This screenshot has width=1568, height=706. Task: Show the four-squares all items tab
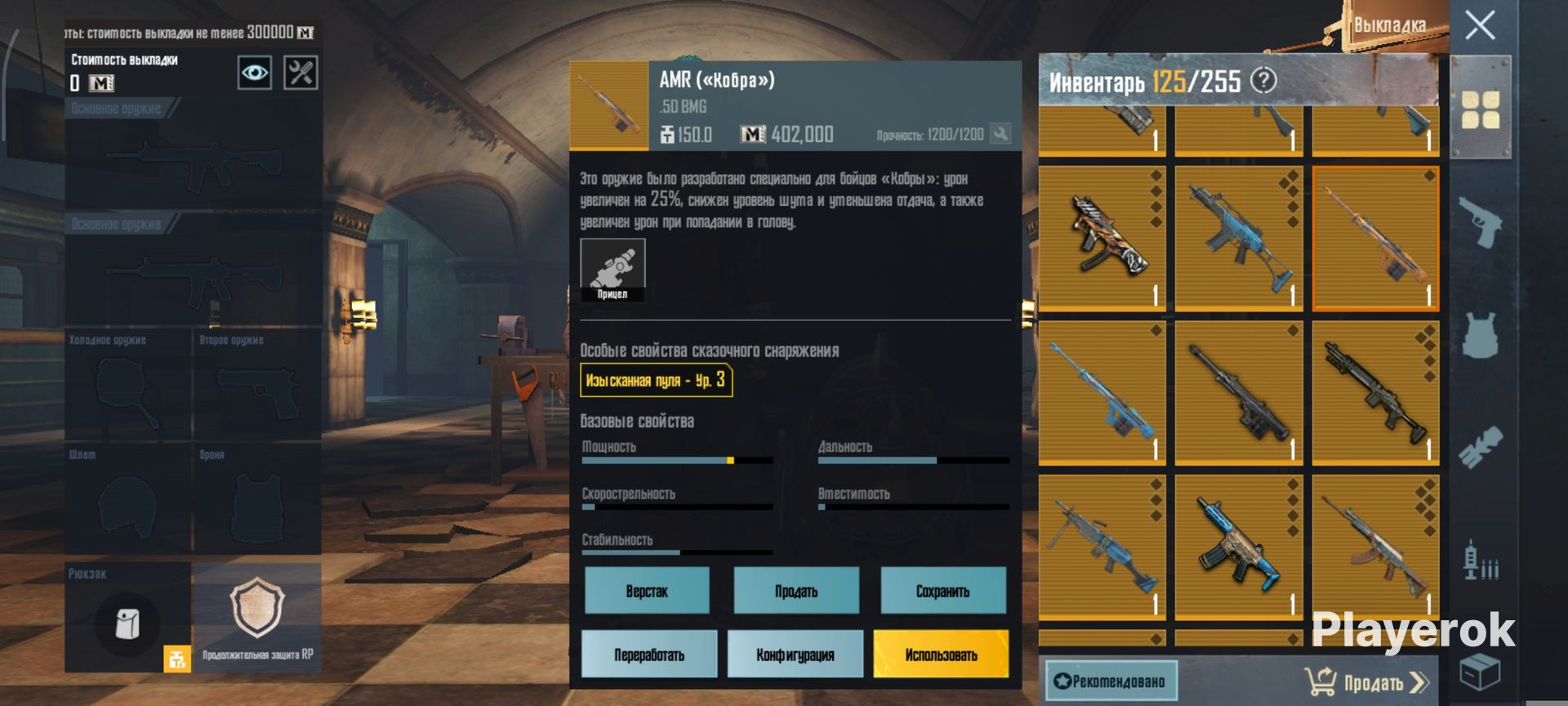(x=1480, y=110)
